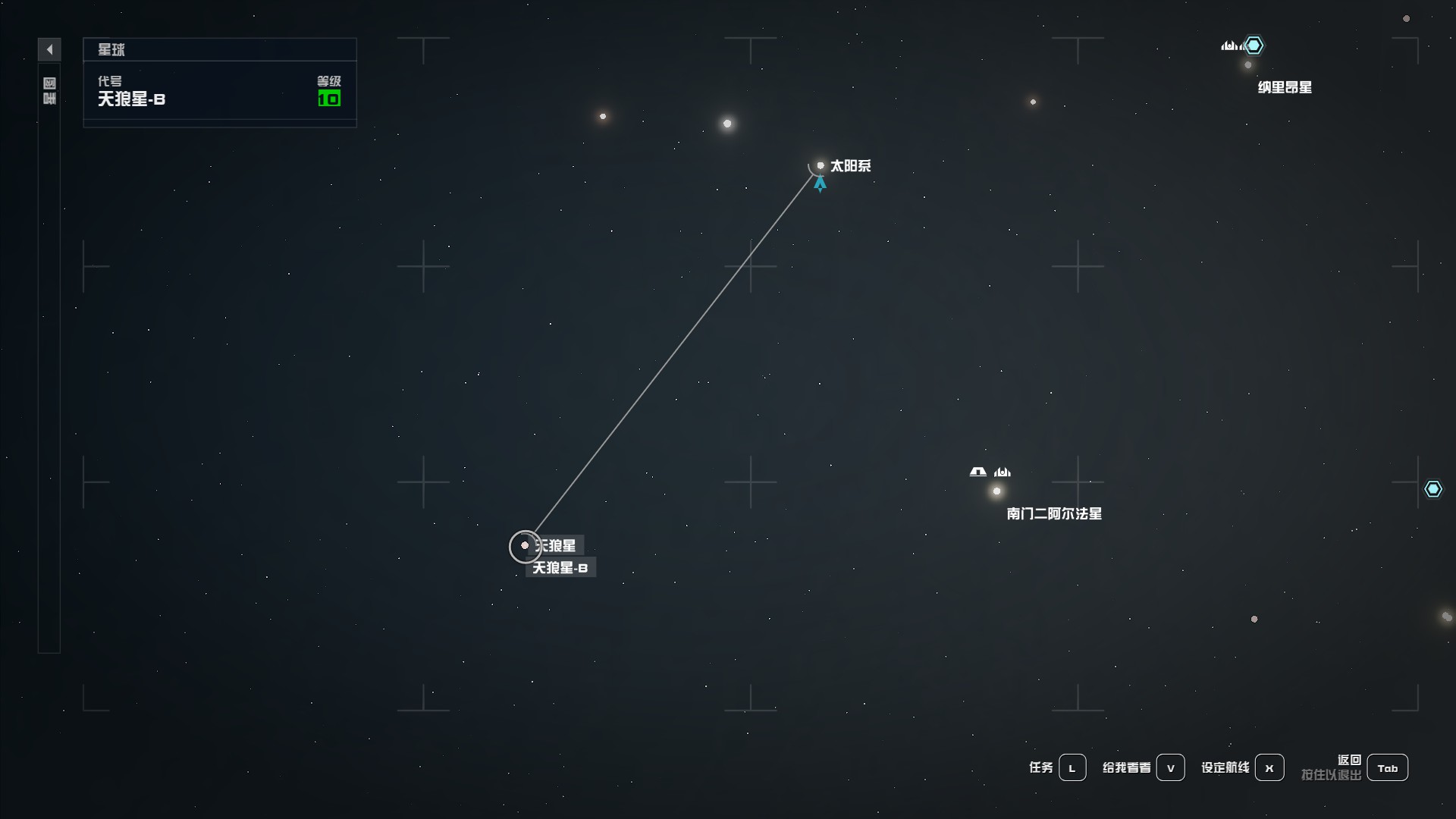Deselect the highlighted 天狼星 star
Viewport: 1456px width, 819px height.
(x=526, y=546)
